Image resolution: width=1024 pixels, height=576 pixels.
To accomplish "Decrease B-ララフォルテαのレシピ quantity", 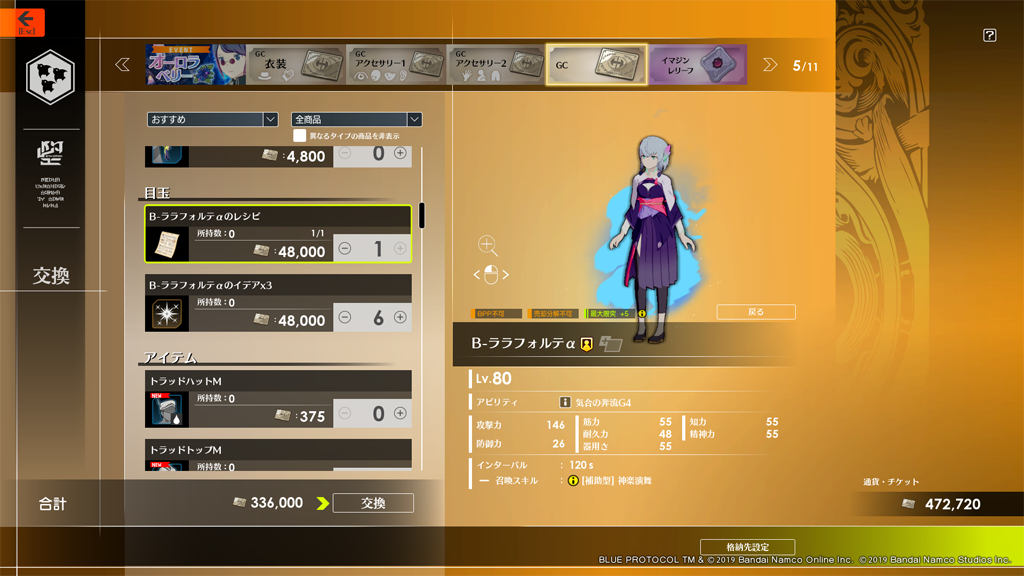I will tap(345, 248).
